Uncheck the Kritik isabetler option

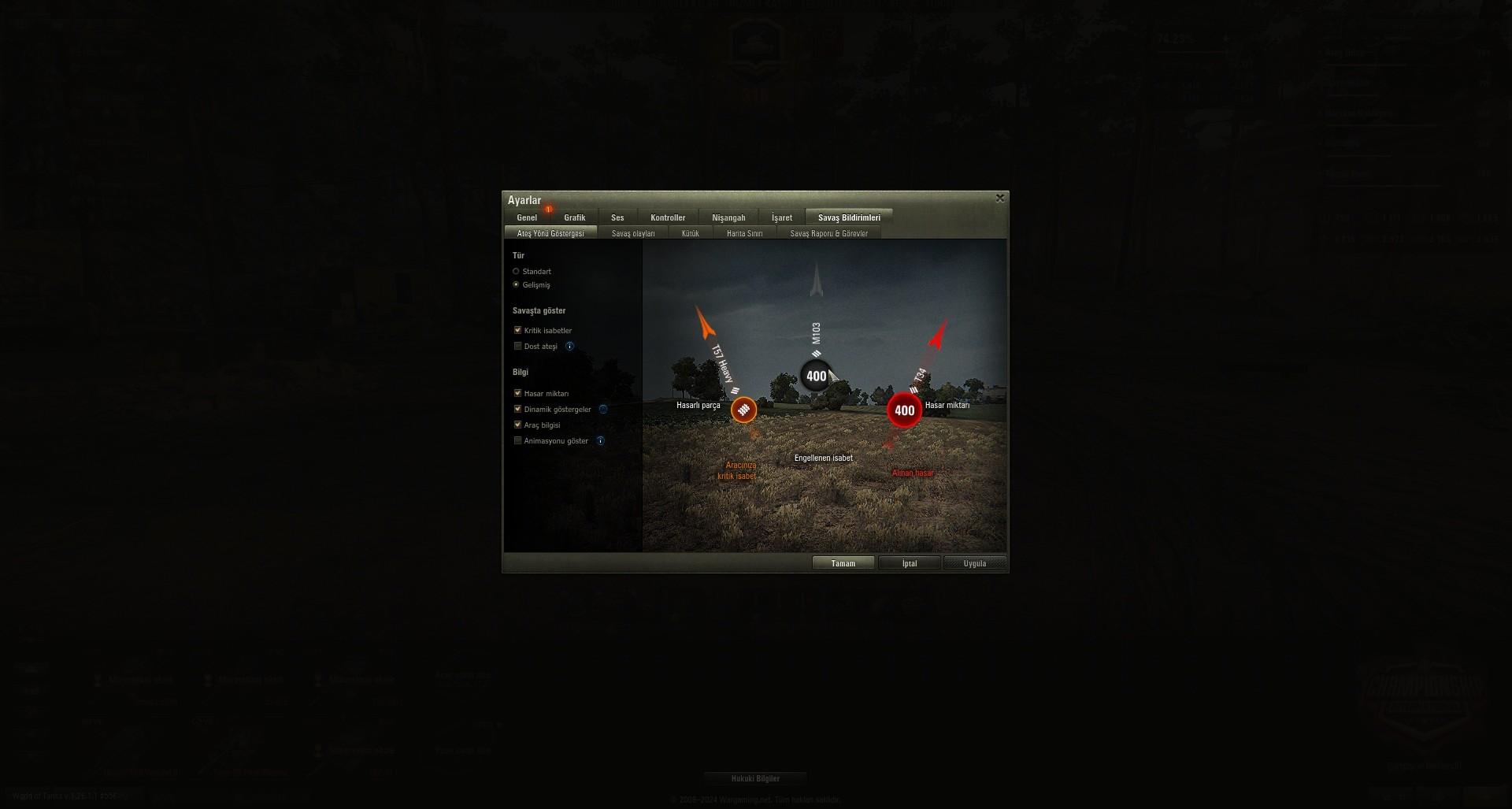pyautogui.click(x=517, y=330)
